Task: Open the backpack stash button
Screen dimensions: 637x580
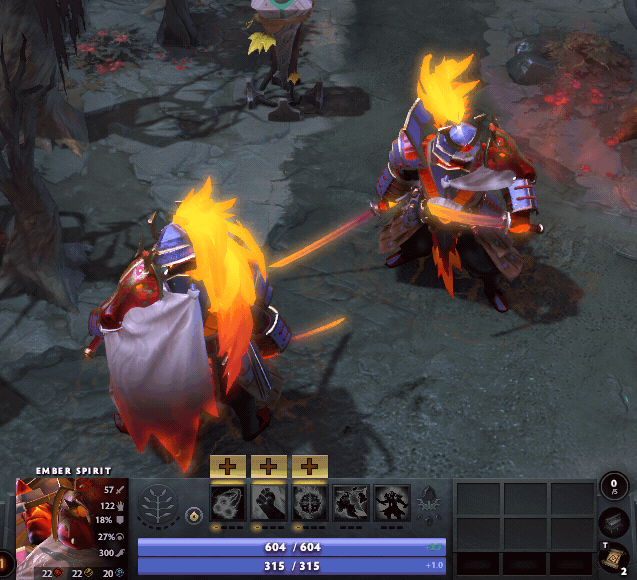Action: (x=613, y=523)
